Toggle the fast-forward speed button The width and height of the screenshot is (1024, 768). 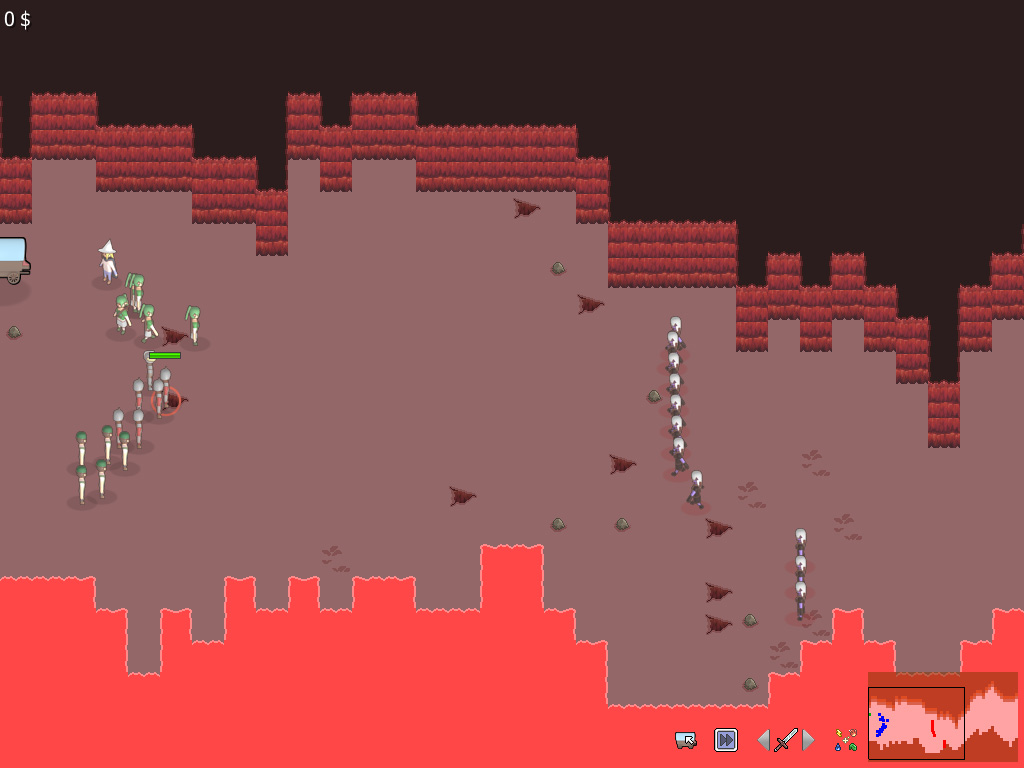725,740
